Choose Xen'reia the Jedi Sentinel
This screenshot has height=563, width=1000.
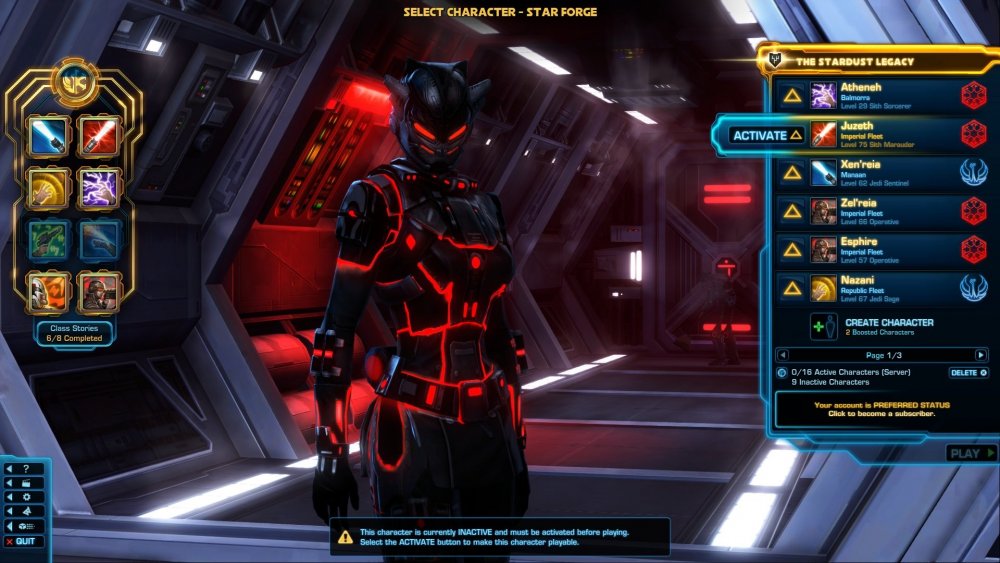[x=880, y=172]
